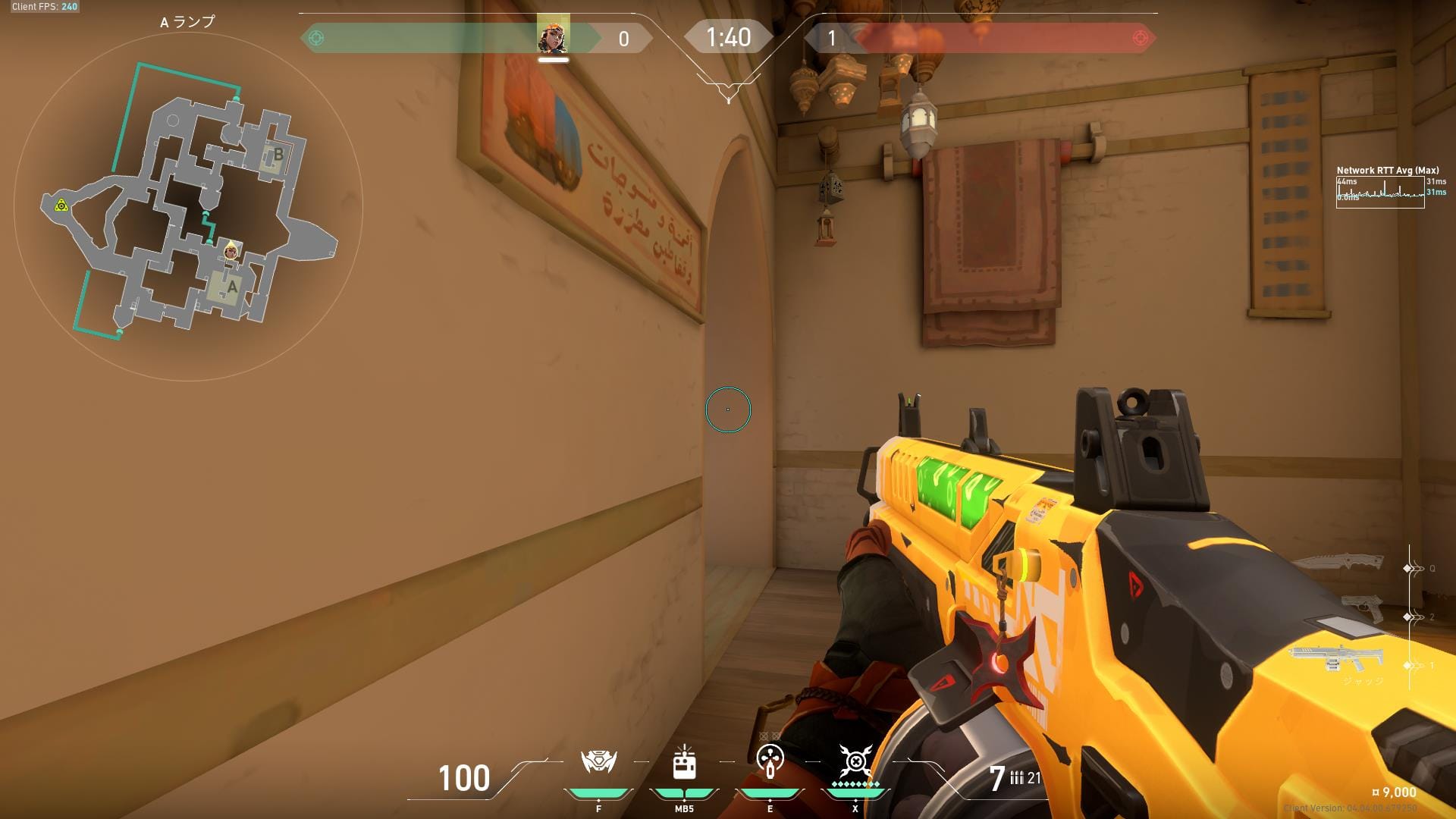The height and width of the screenshot is (819, 1456).
Task: Click the A site marker on minimap
Action: 231,287
